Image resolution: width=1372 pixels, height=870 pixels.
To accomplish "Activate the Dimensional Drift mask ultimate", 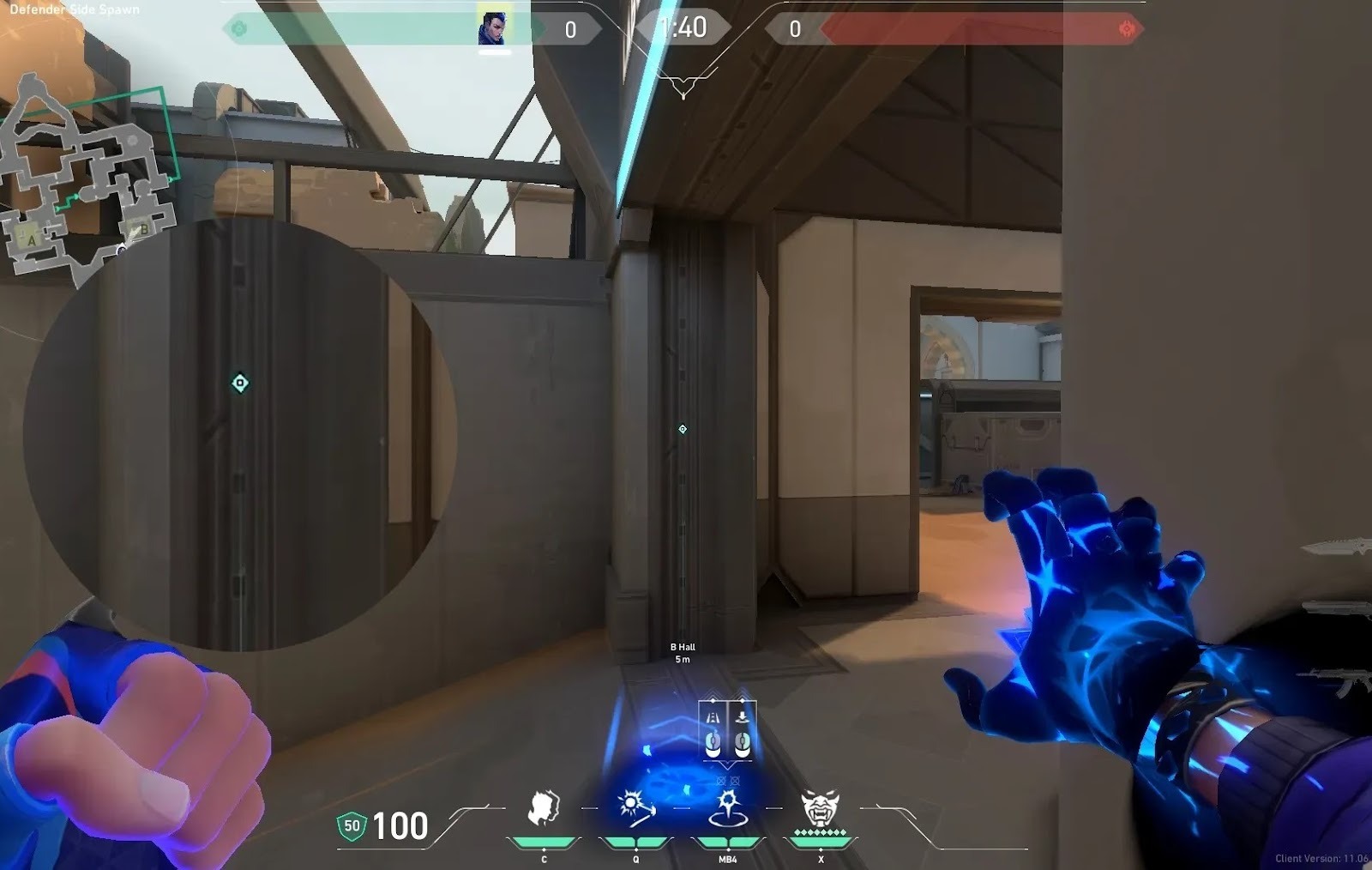I will [820, 808].
